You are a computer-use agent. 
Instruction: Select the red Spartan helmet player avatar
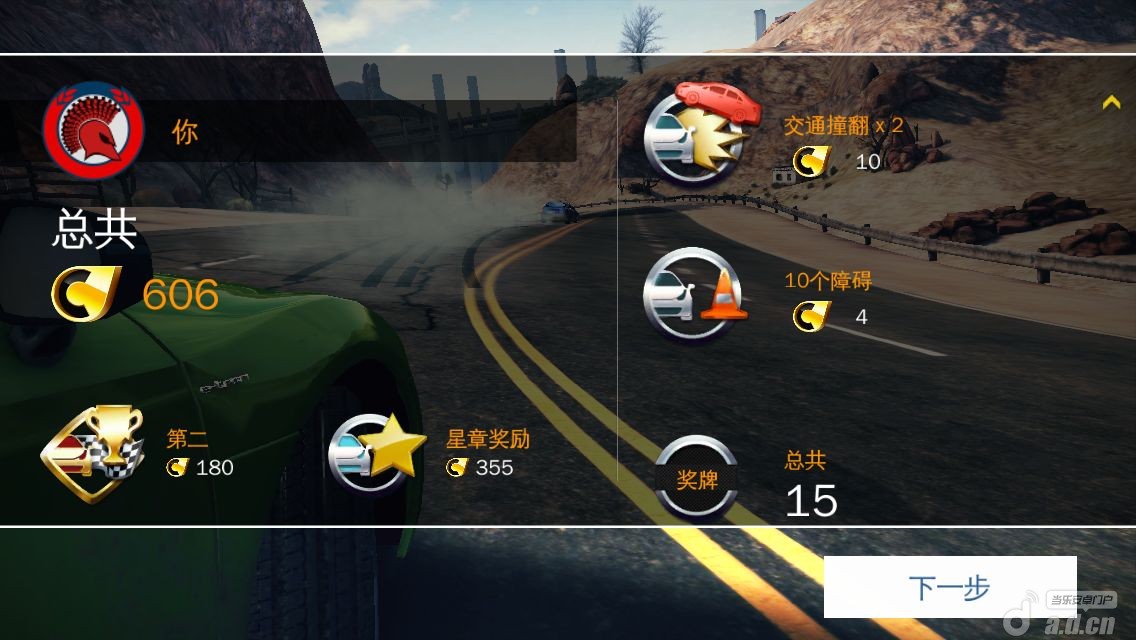click(x=93, y=131)
